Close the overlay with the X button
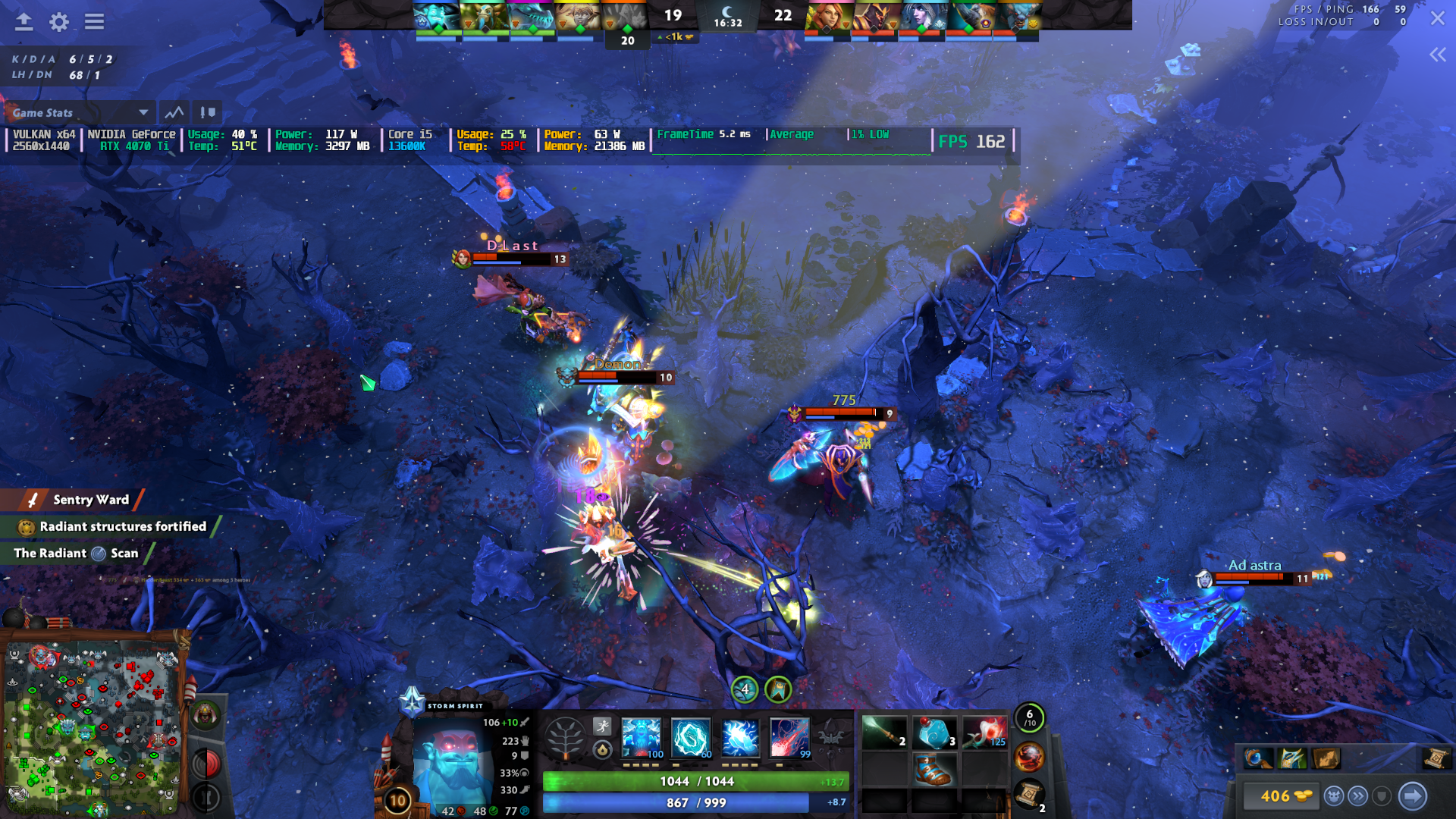 point(1437,18)
